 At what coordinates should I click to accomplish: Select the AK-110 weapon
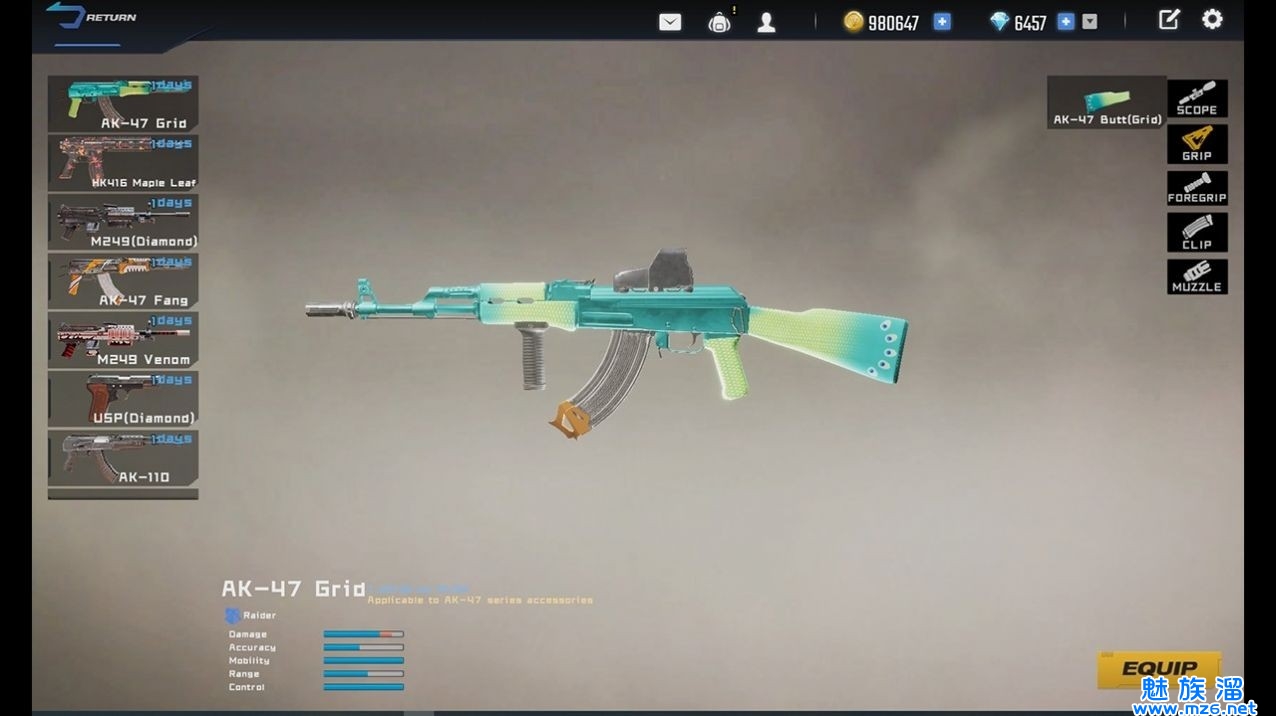click(x=123, y=458)
